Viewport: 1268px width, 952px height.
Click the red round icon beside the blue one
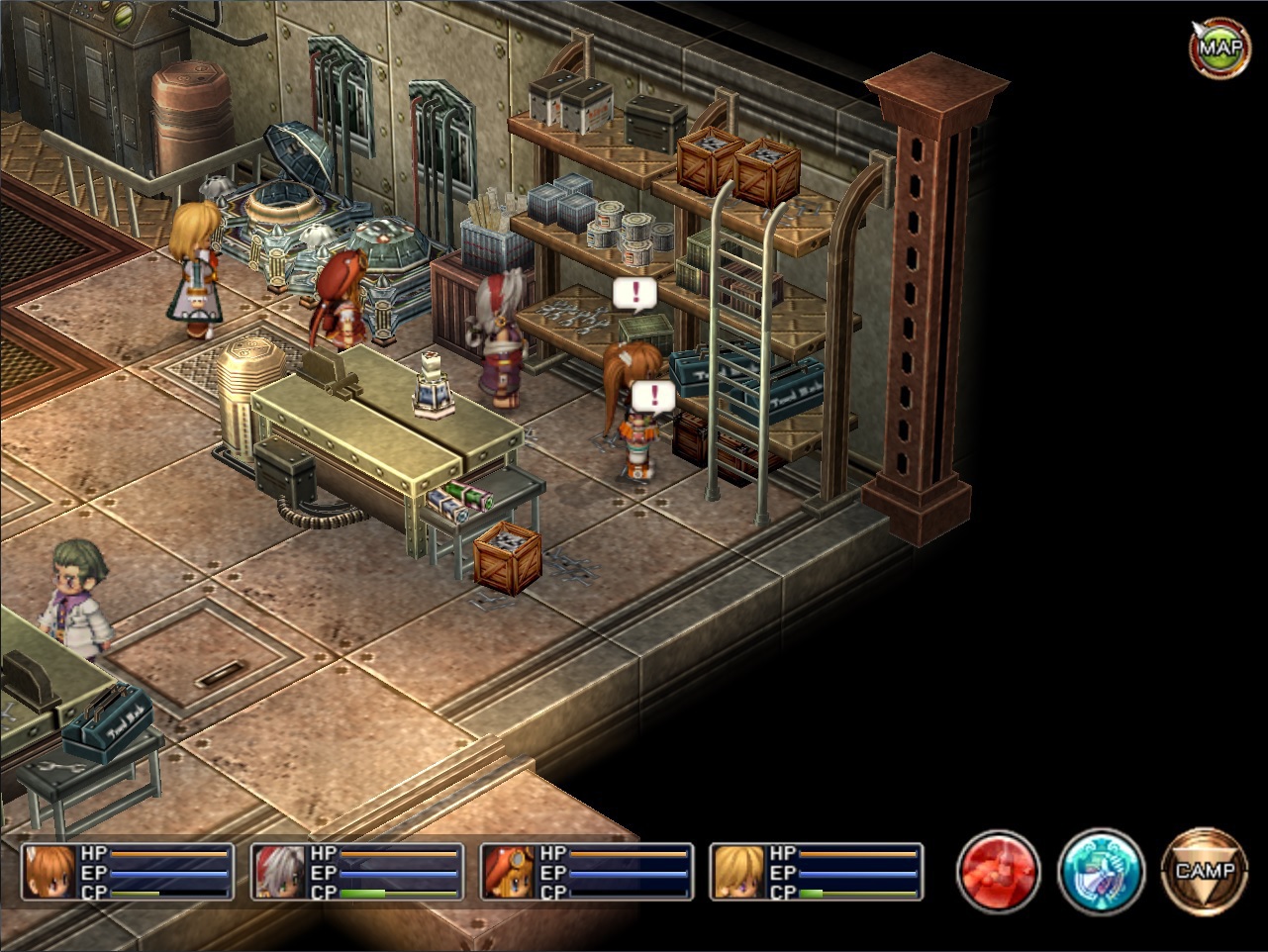pos(998,872)
